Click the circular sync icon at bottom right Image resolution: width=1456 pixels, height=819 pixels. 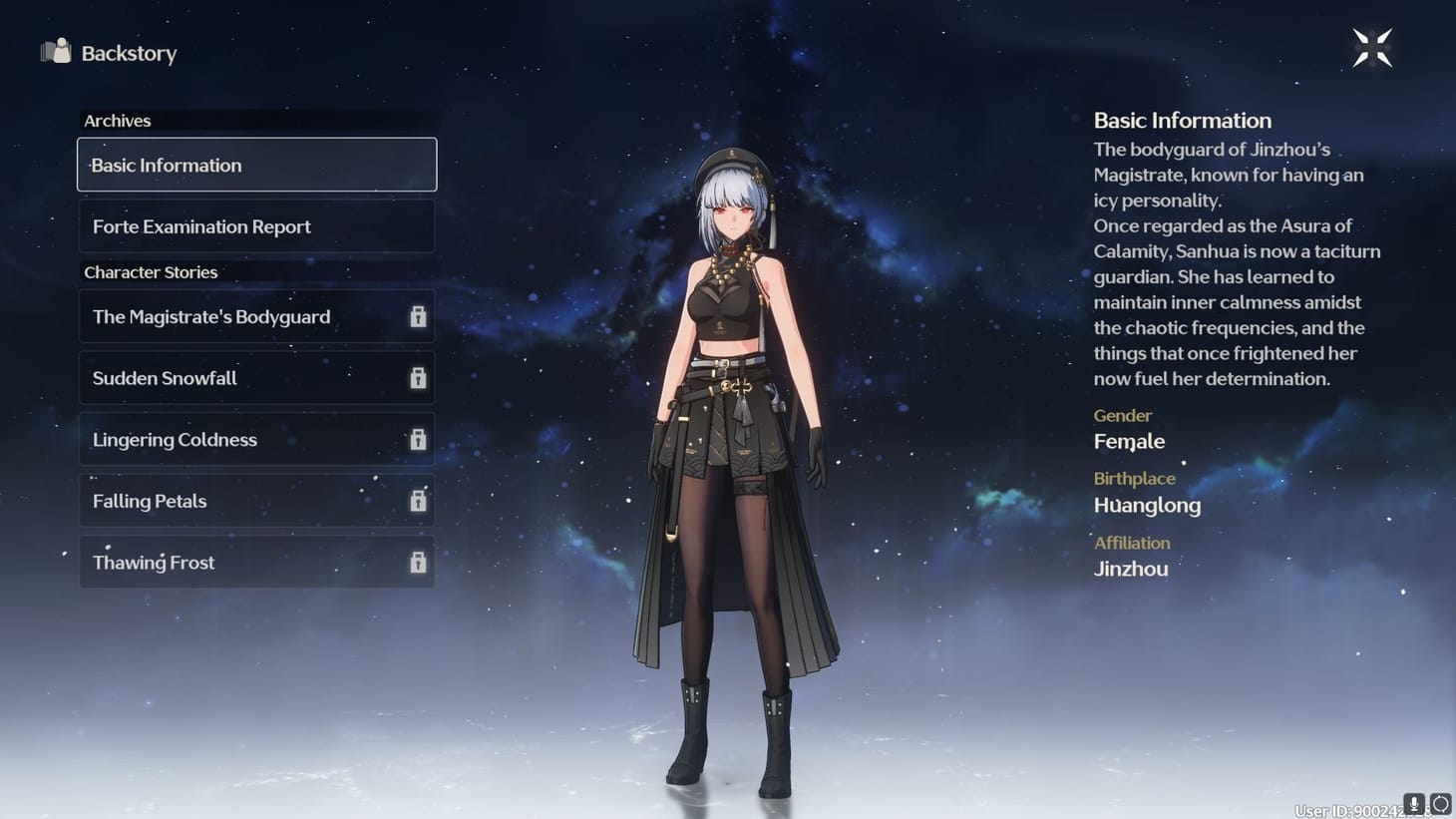pos(1440,802)
